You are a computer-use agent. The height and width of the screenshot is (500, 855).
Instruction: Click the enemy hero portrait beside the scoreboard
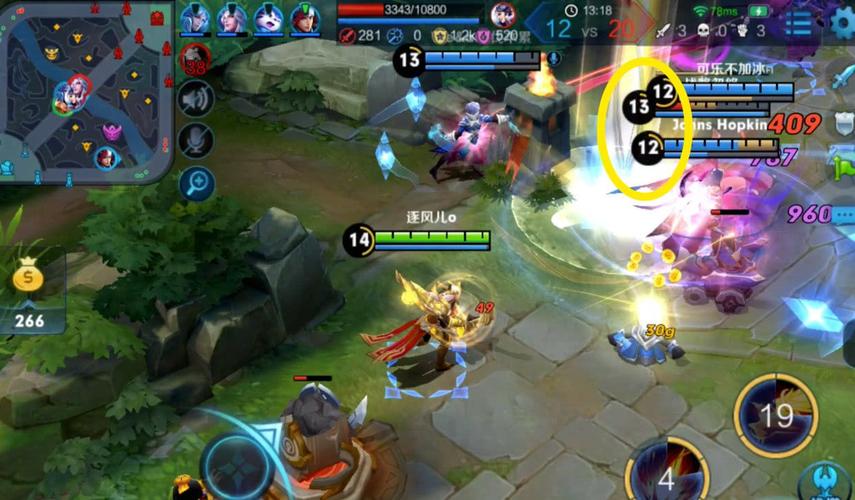click(504, 15)
